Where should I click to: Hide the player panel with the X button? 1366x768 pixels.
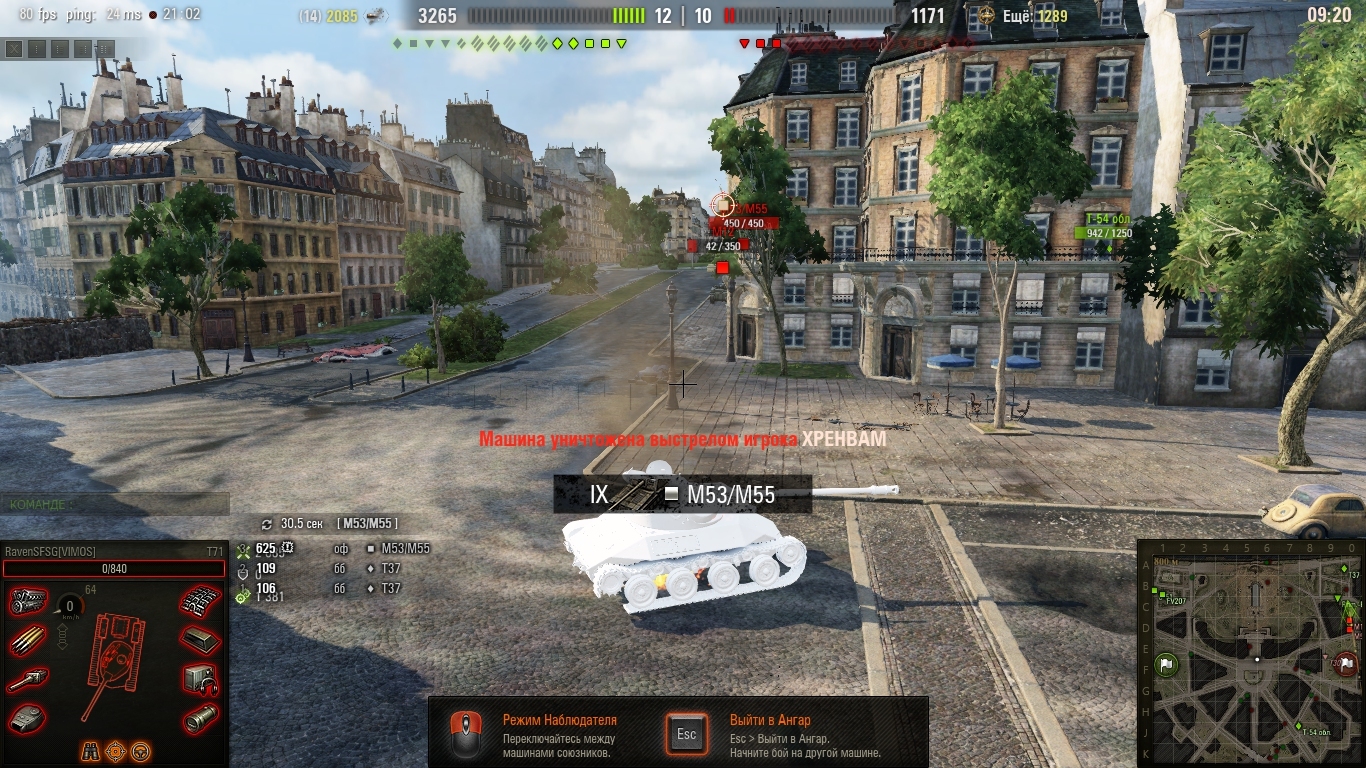click(x=13, y=47)
